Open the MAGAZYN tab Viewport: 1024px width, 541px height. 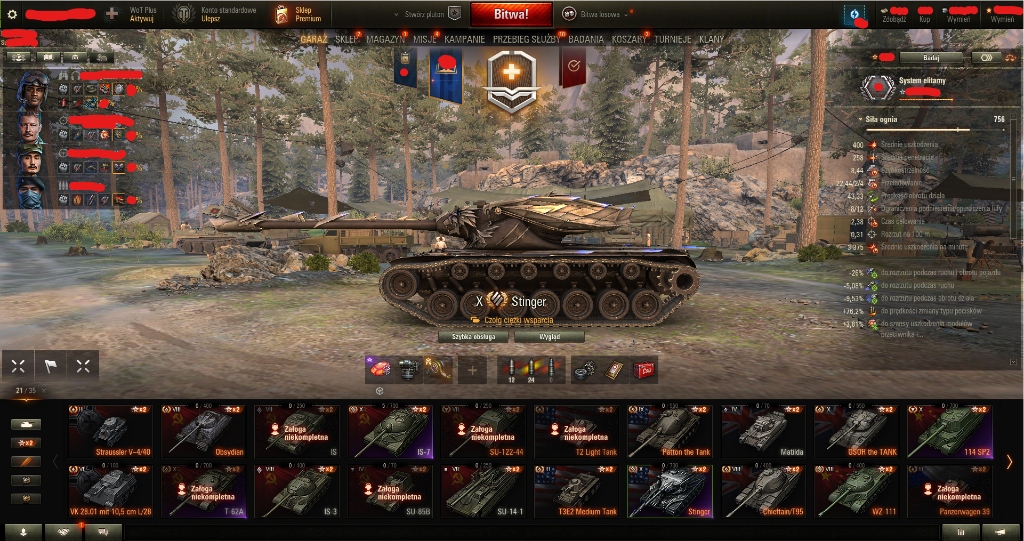[x=386, y=39]
